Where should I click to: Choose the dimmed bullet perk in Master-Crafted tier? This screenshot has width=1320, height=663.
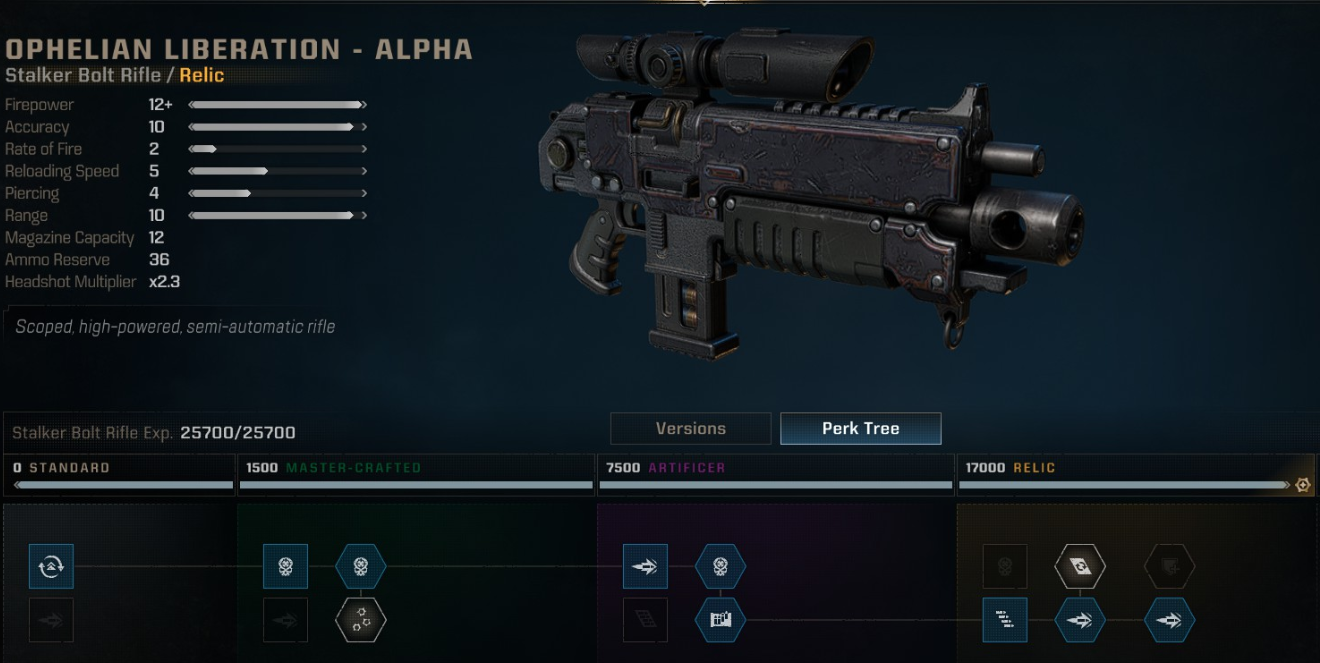tap(285, 621)
